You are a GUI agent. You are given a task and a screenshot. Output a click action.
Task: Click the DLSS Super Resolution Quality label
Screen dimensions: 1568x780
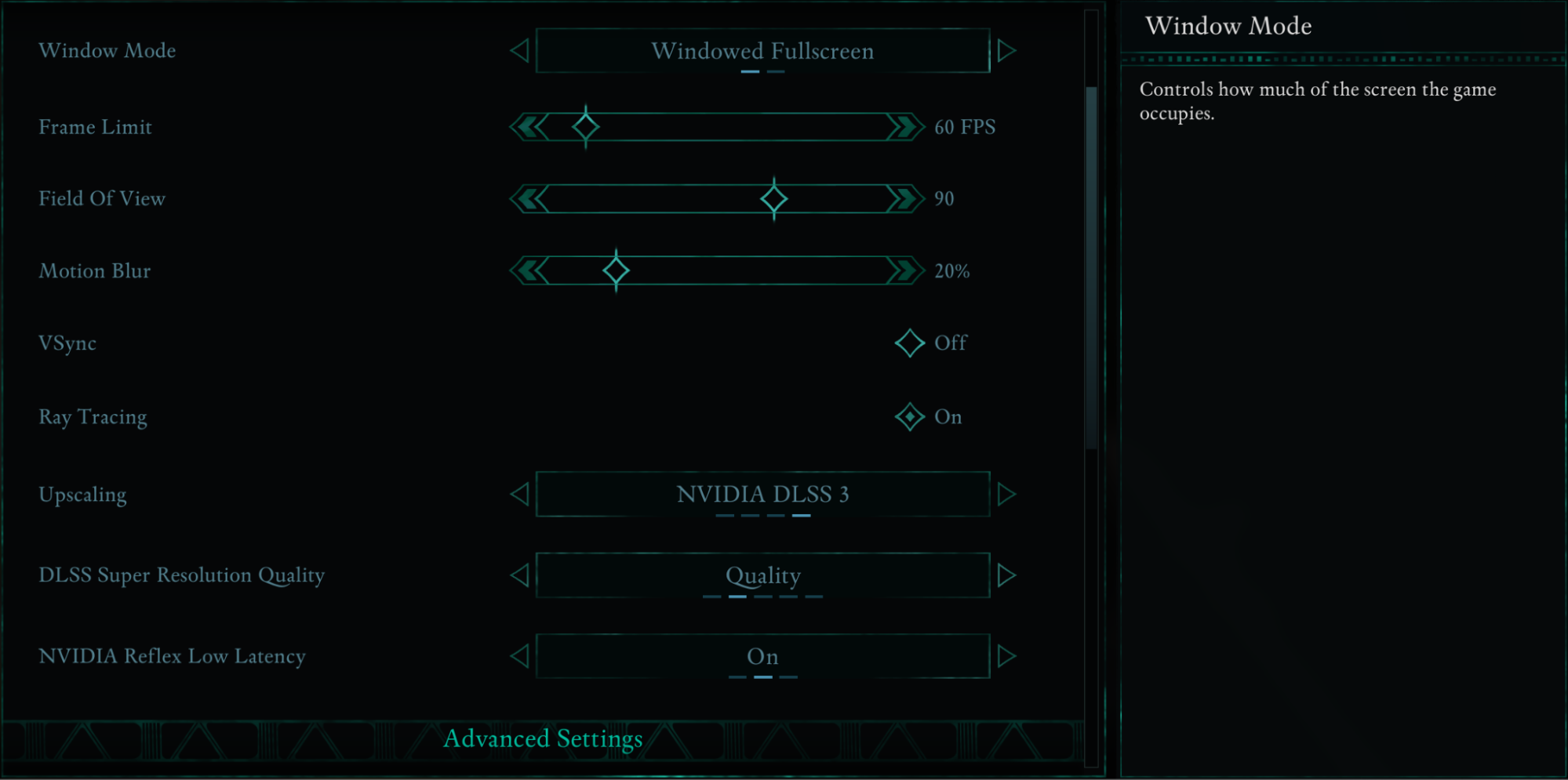[x=182, y=575]
